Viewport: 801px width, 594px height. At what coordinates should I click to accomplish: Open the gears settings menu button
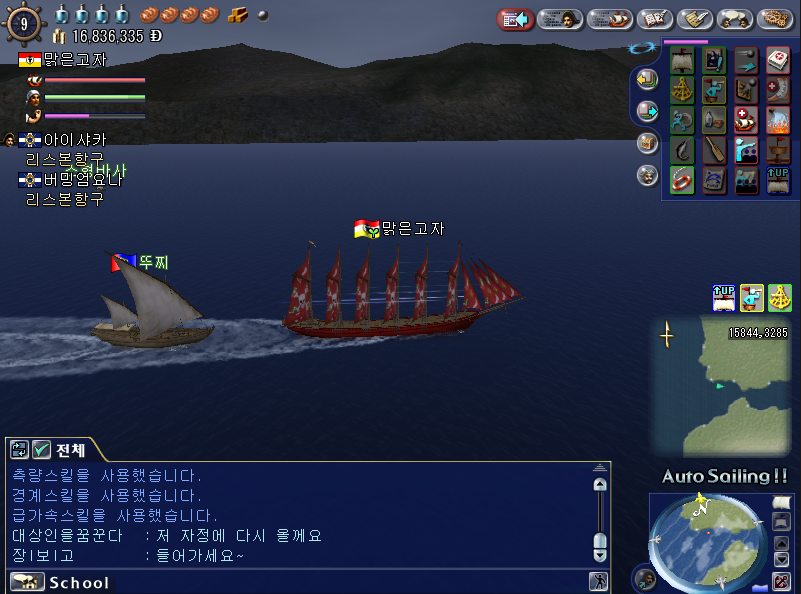[x=776, y=19]
